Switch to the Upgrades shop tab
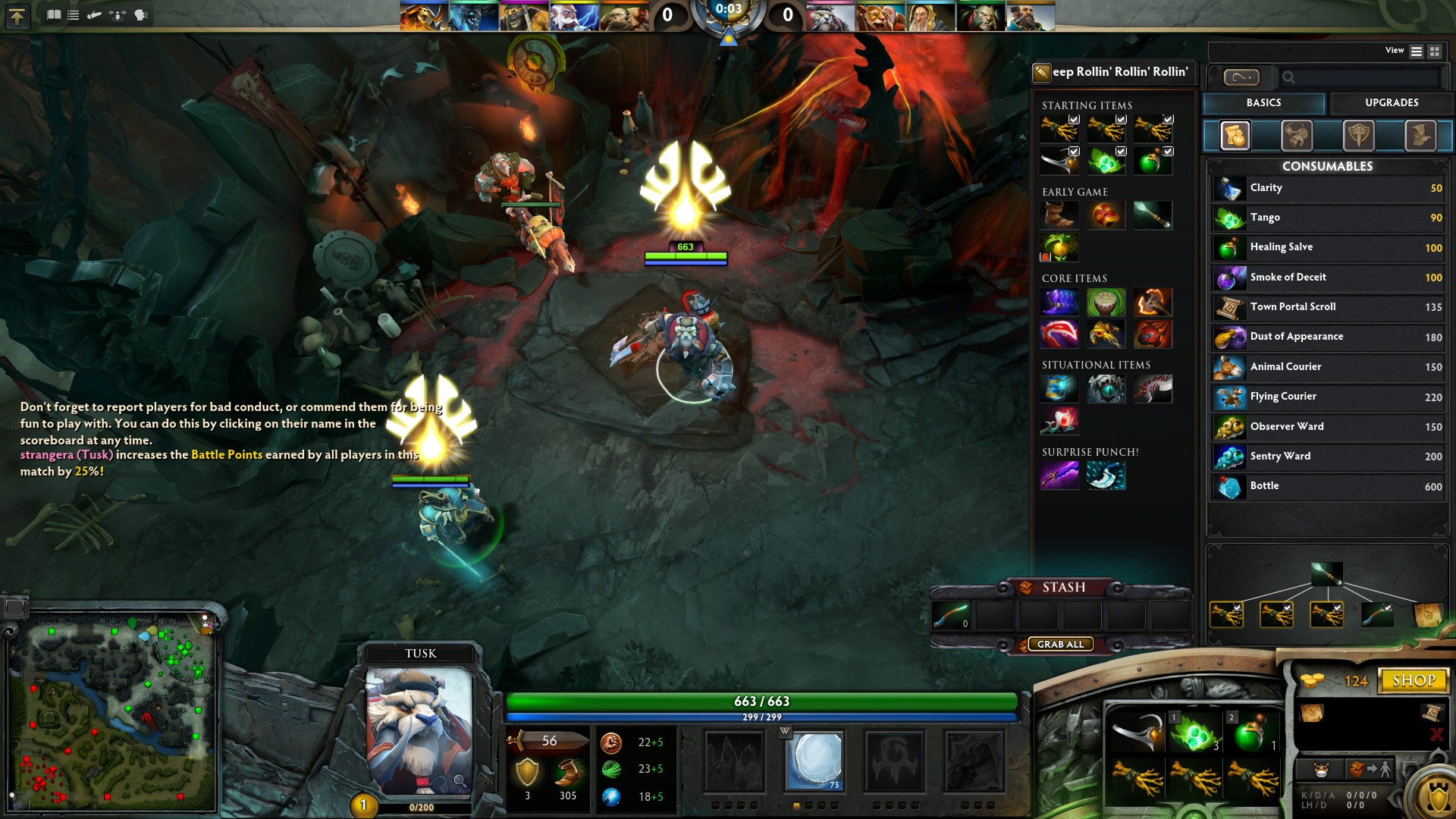Viewport: 1456px width, 819px height. pos(1391,103)
